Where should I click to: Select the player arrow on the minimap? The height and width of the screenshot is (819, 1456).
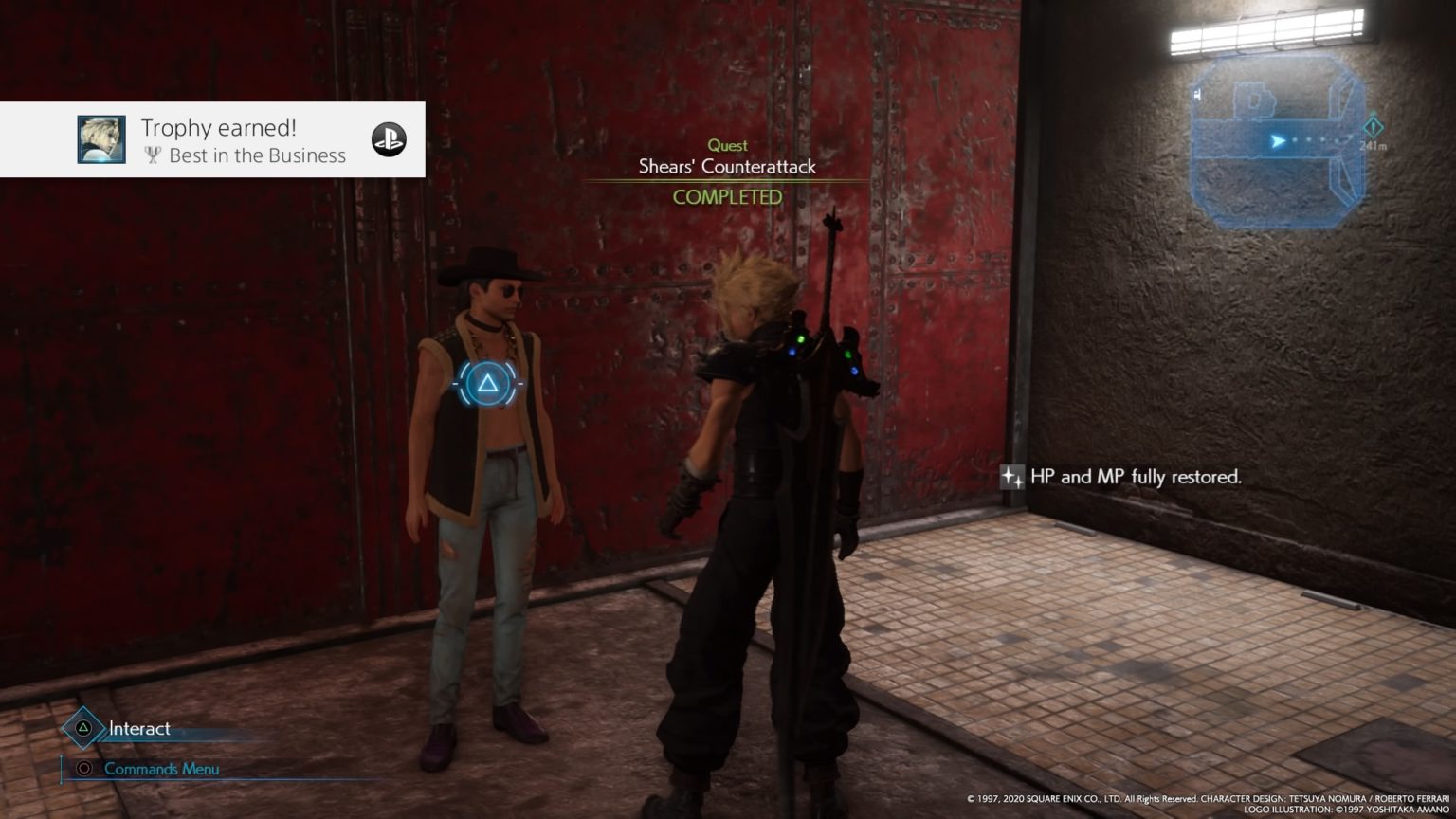pos(1278,141)
